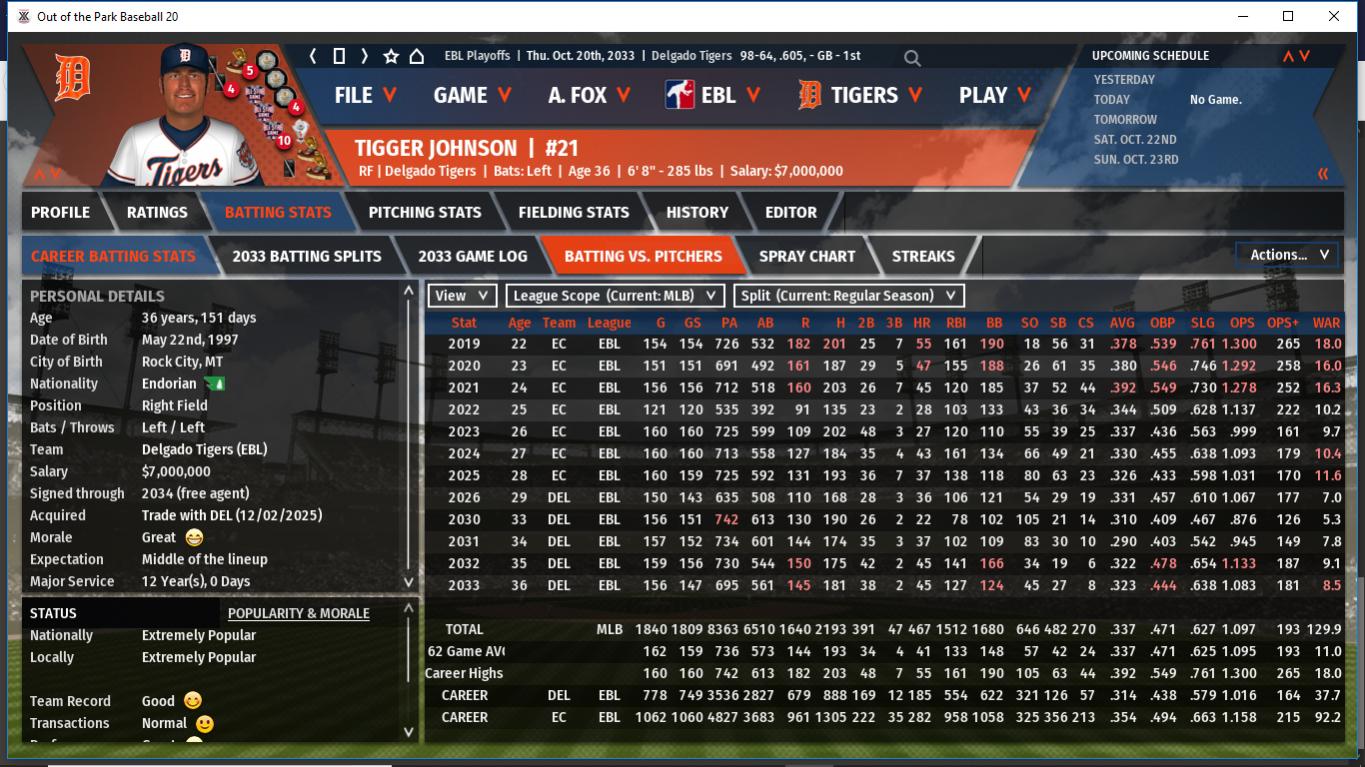The height and width of the screenshot is (767, 1365).
Task: Select the SPRAY CHART tab
Action: pos(807,256)
